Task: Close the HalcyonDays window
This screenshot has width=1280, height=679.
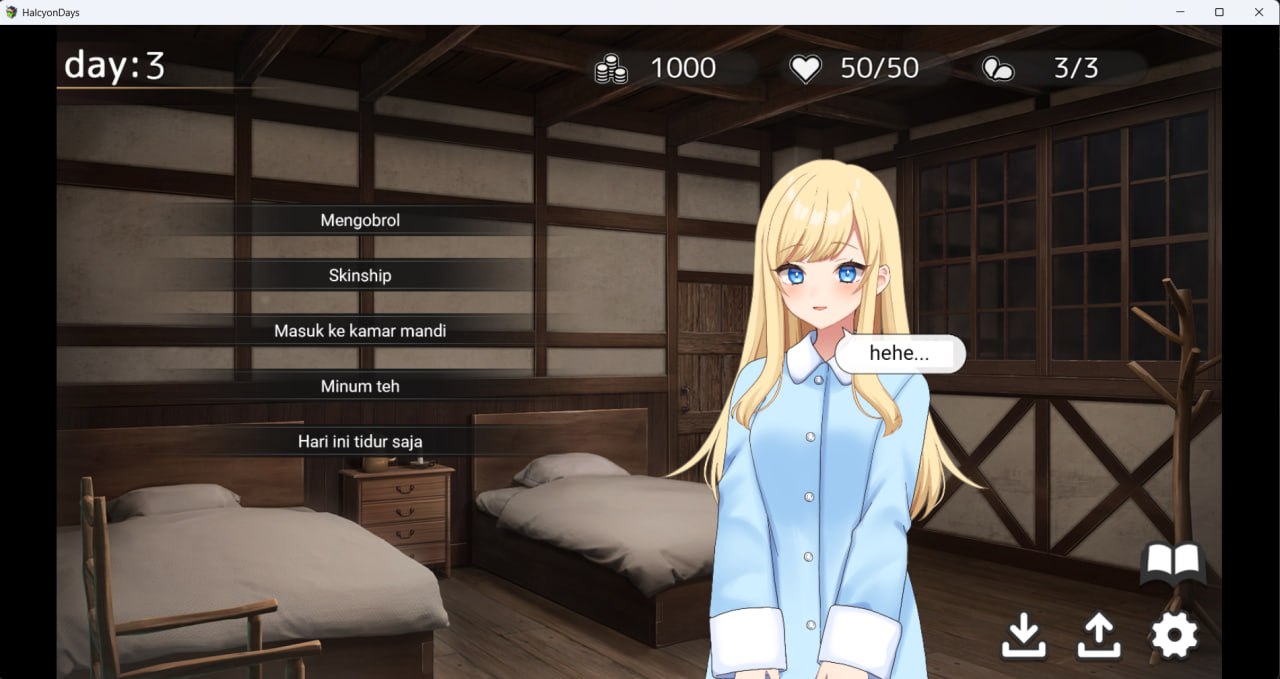Action: click(1259, 12)
